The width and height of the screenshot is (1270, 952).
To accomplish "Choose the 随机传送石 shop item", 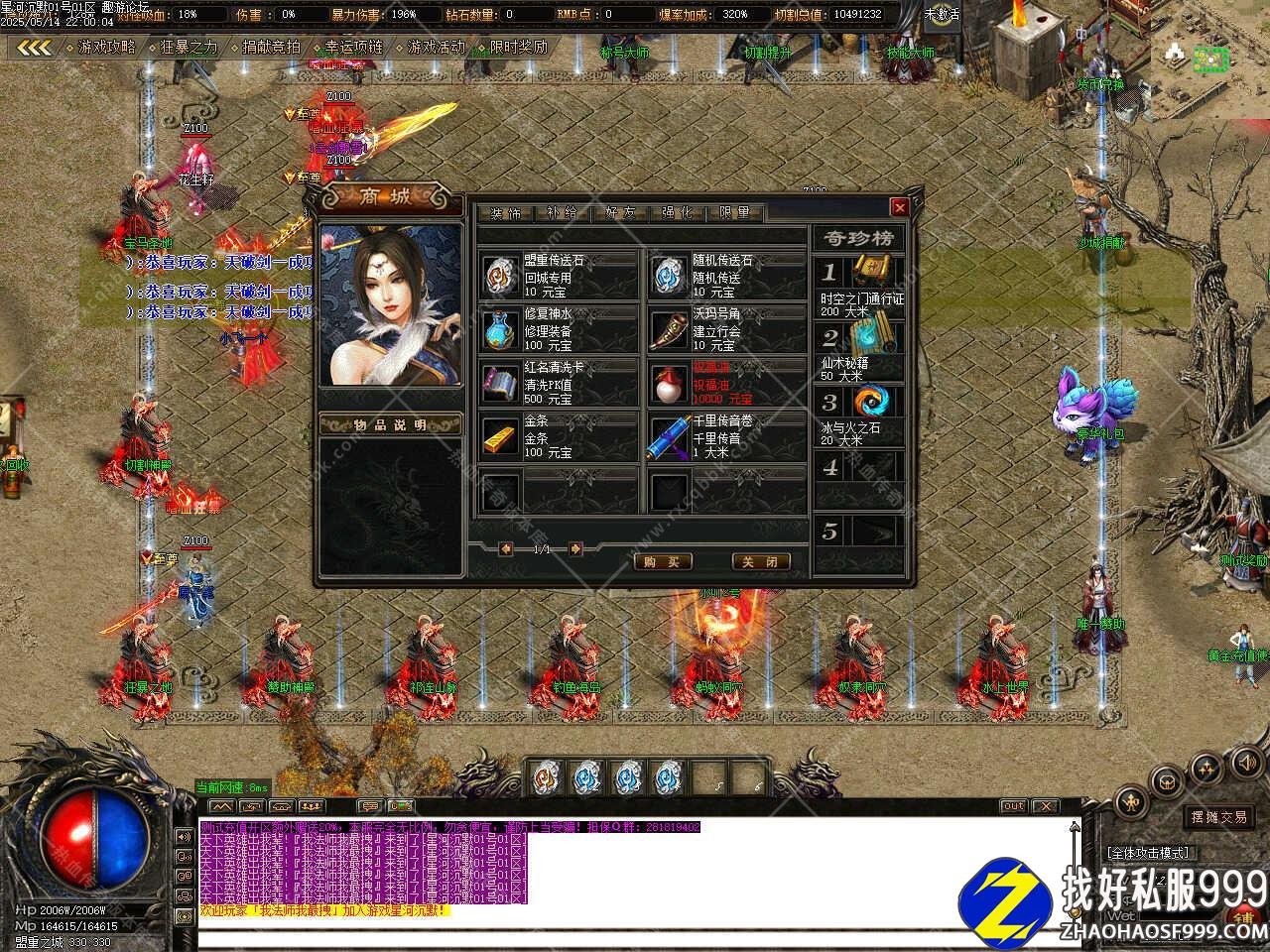I will (x=670, y=276).
